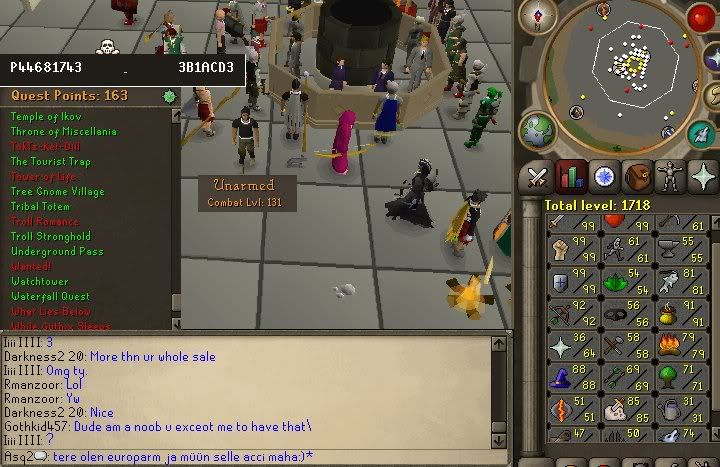This screenshot has width=720, height=467.
Task: Open the Quest journal tab
Action: click(x=603, y=176)
